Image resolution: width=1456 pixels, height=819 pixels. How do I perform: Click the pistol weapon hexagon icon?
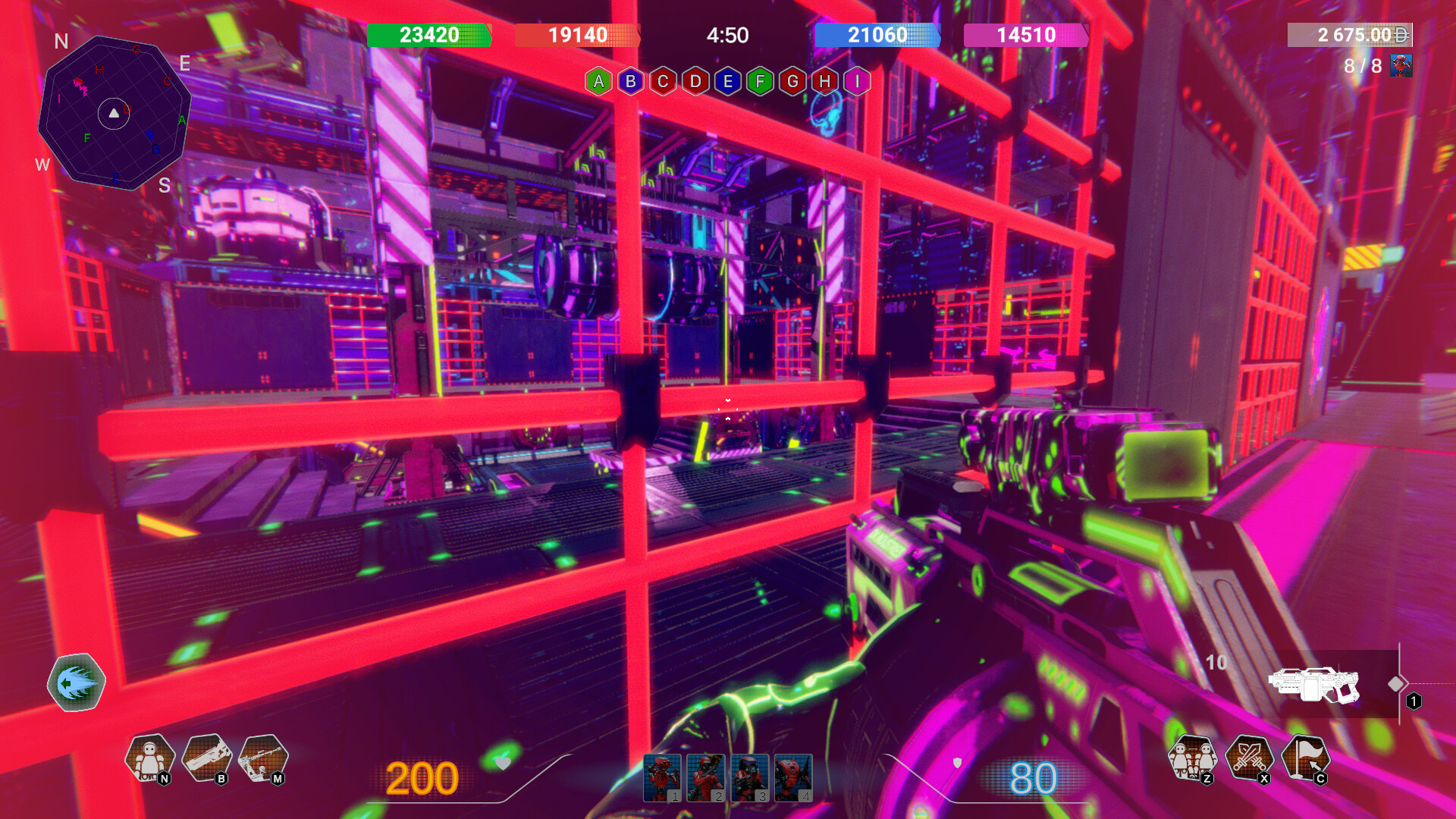click(x=206, y=758)
